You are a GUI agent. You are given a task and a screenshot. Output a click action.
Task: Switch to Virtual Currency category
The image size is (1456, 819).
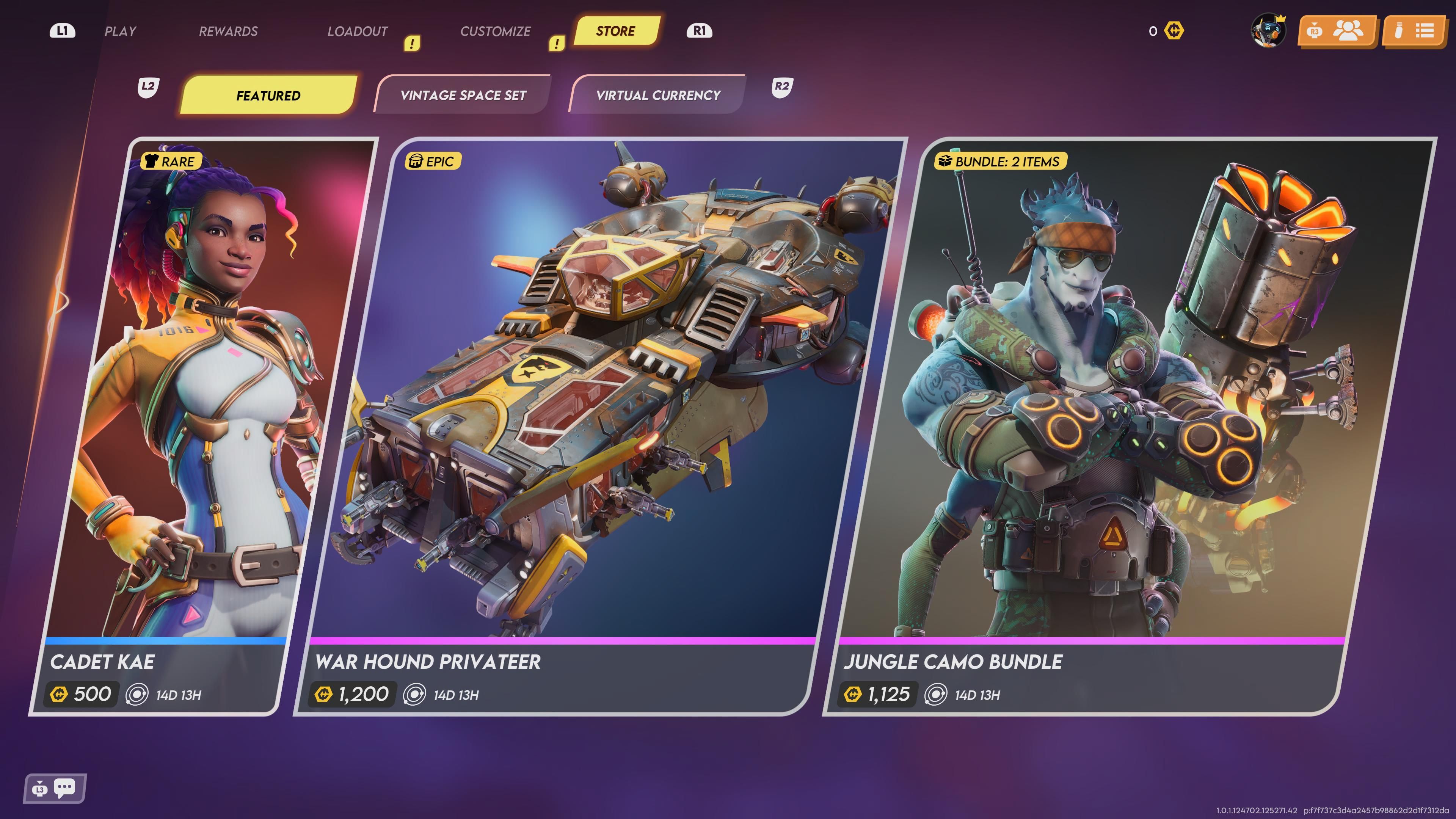658,96
